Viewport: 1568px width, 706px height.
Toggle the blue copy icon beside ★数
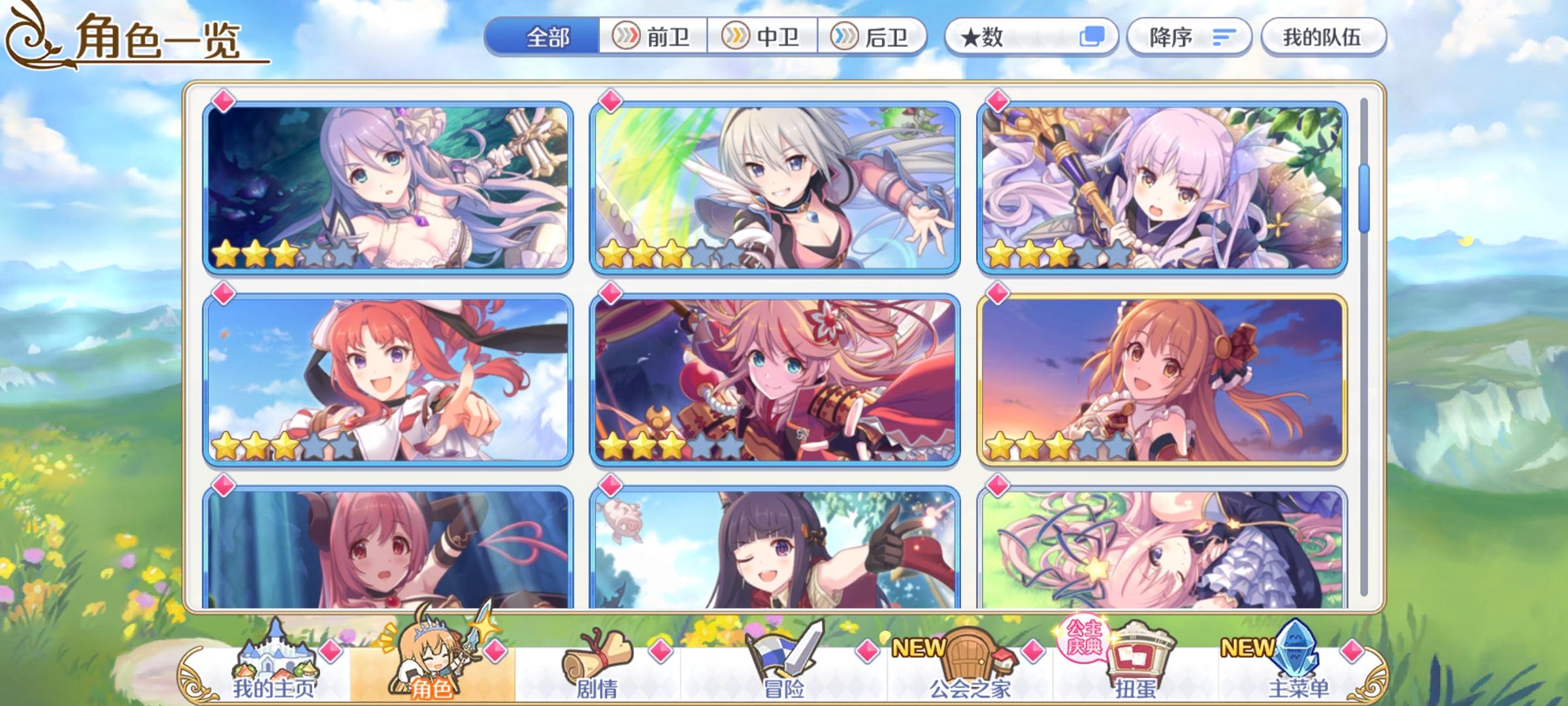tap(1092, 37)
